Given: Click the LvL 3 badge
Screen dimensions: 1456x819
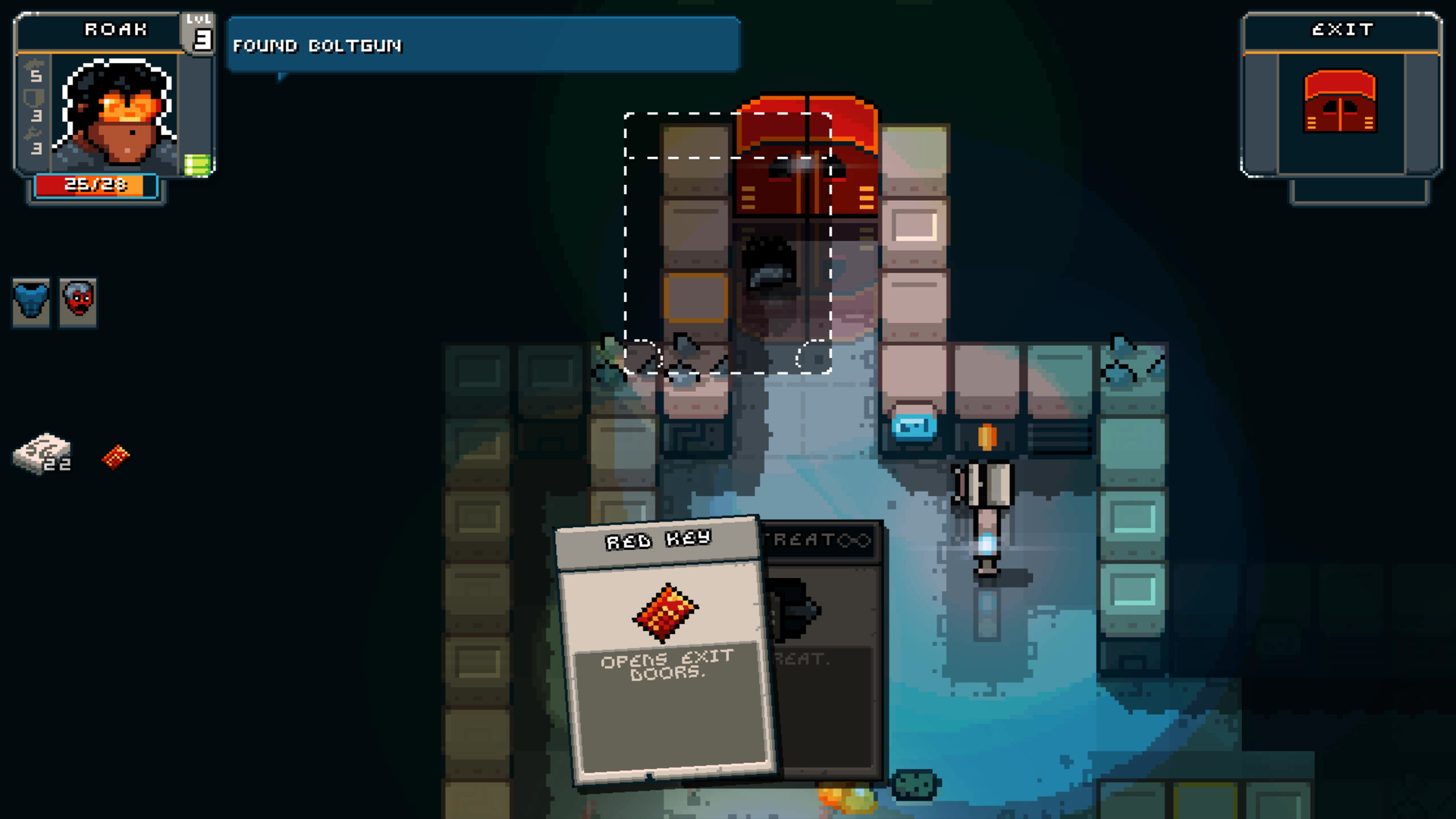Looking at the screenshot, I should 199,32.
